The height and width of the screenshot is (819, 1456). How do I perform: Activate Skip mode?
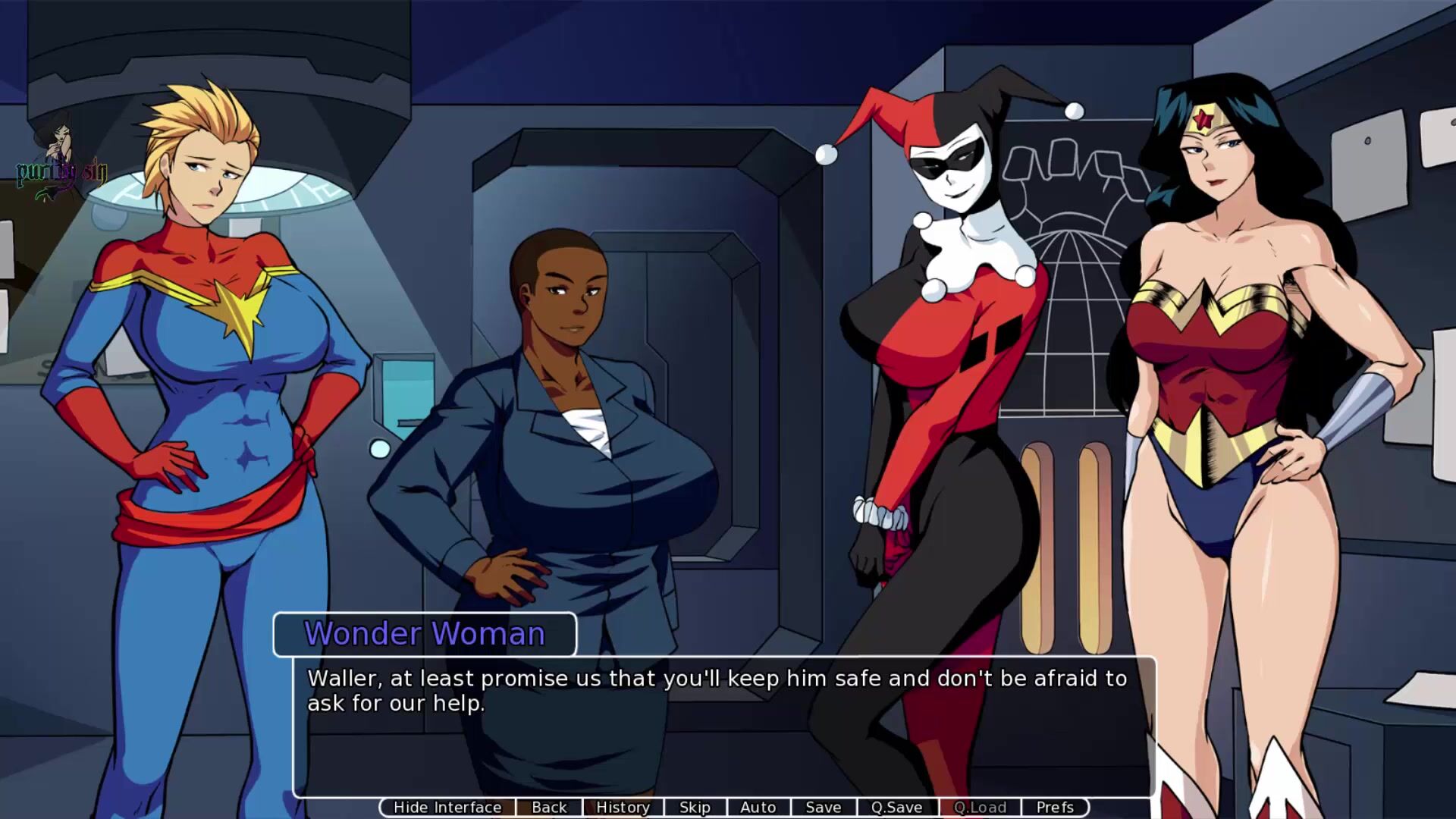pos(695,808)
